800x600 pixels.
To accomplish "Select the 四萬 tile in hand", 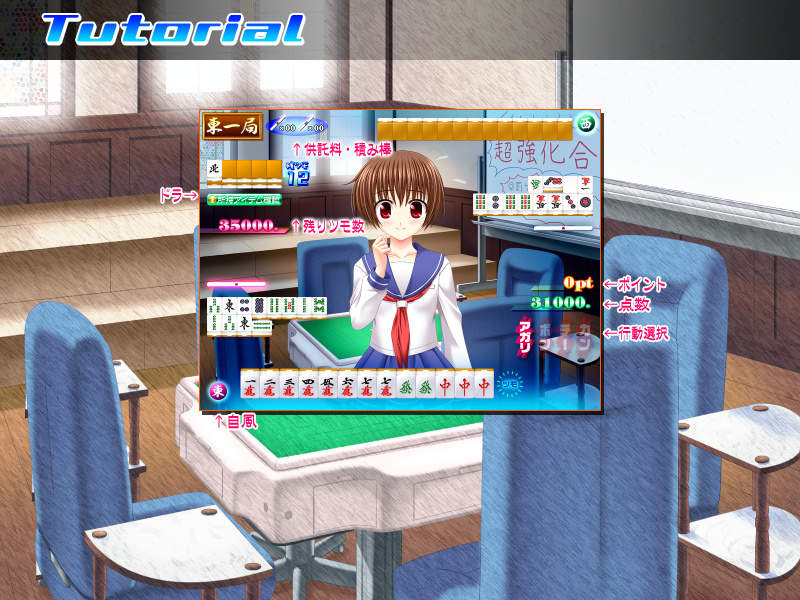I will point(309,385).
